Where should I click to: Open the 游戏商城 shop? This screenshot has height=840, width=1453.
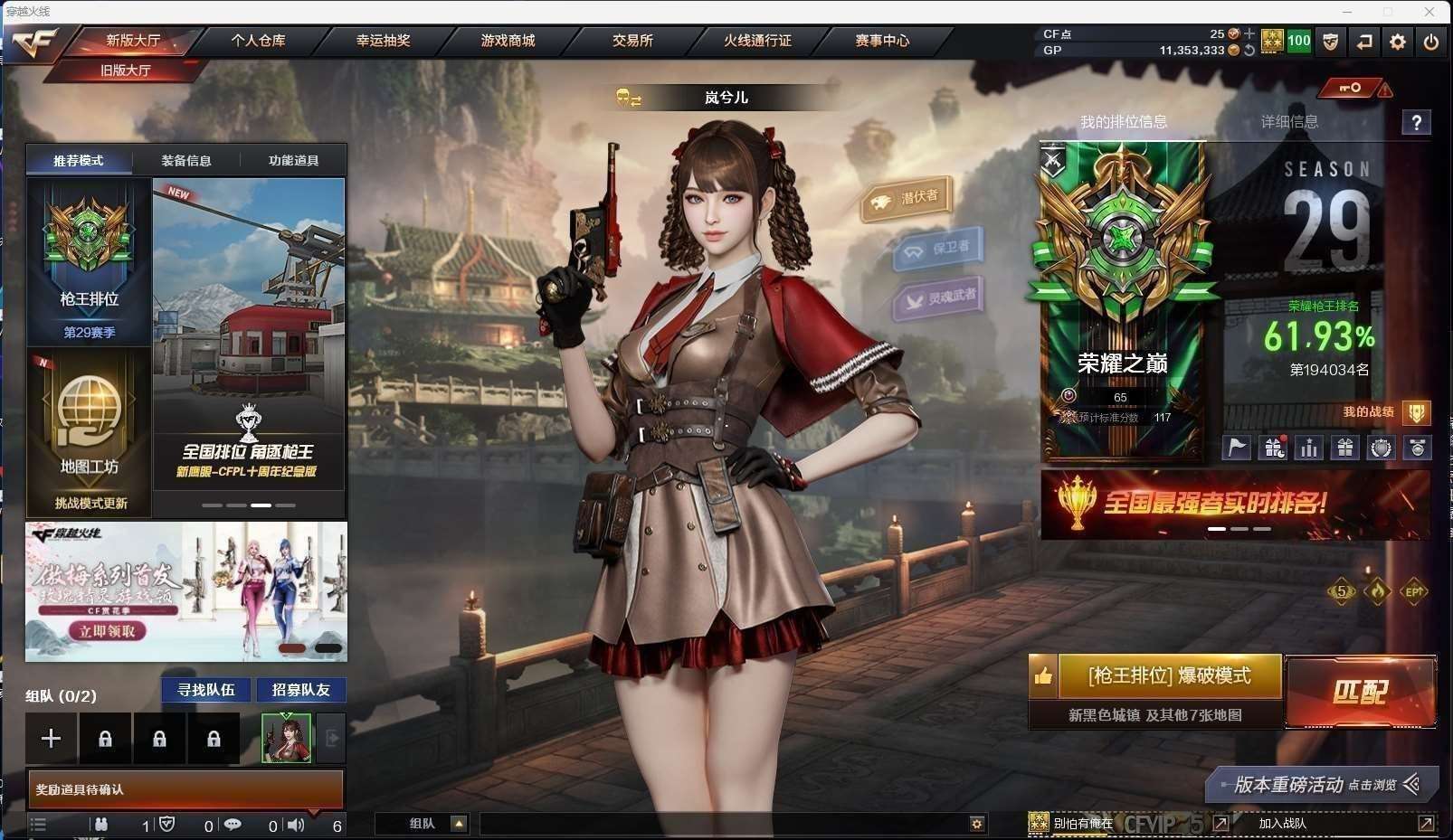point(508,41)
